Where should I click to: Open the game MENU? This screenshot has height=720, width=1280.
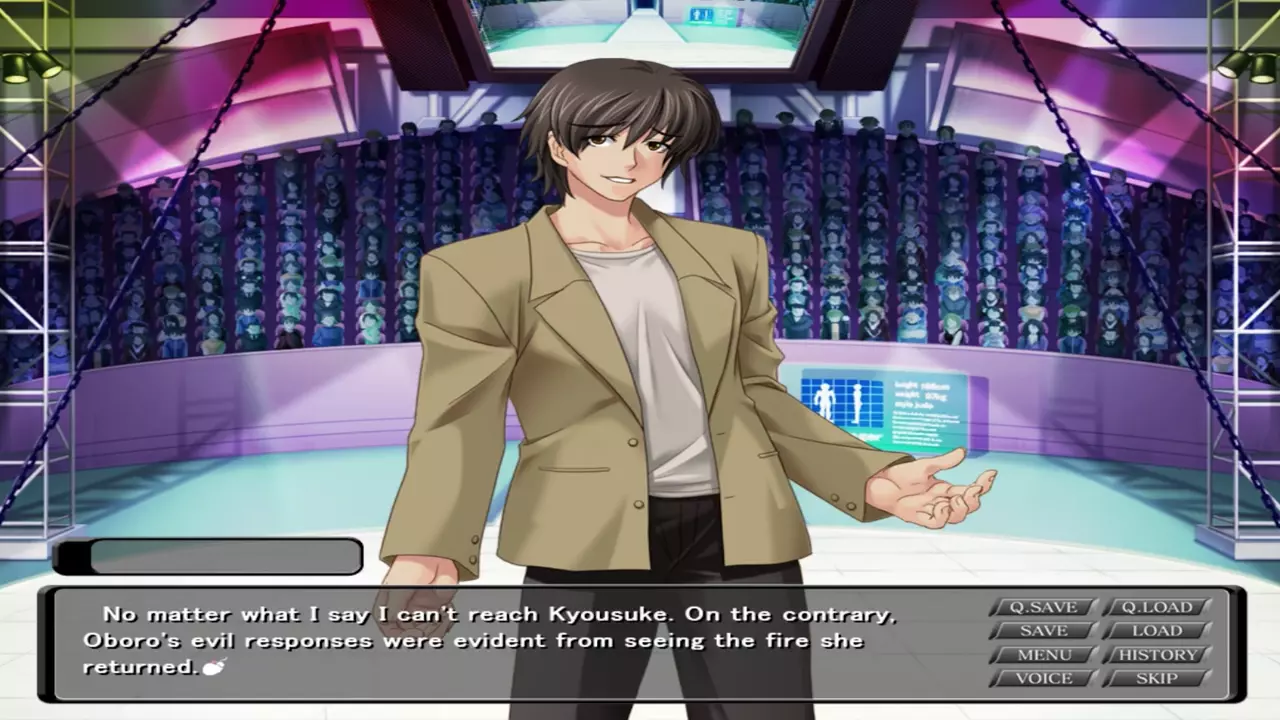pyautogui.click(x=1043, y=655)
